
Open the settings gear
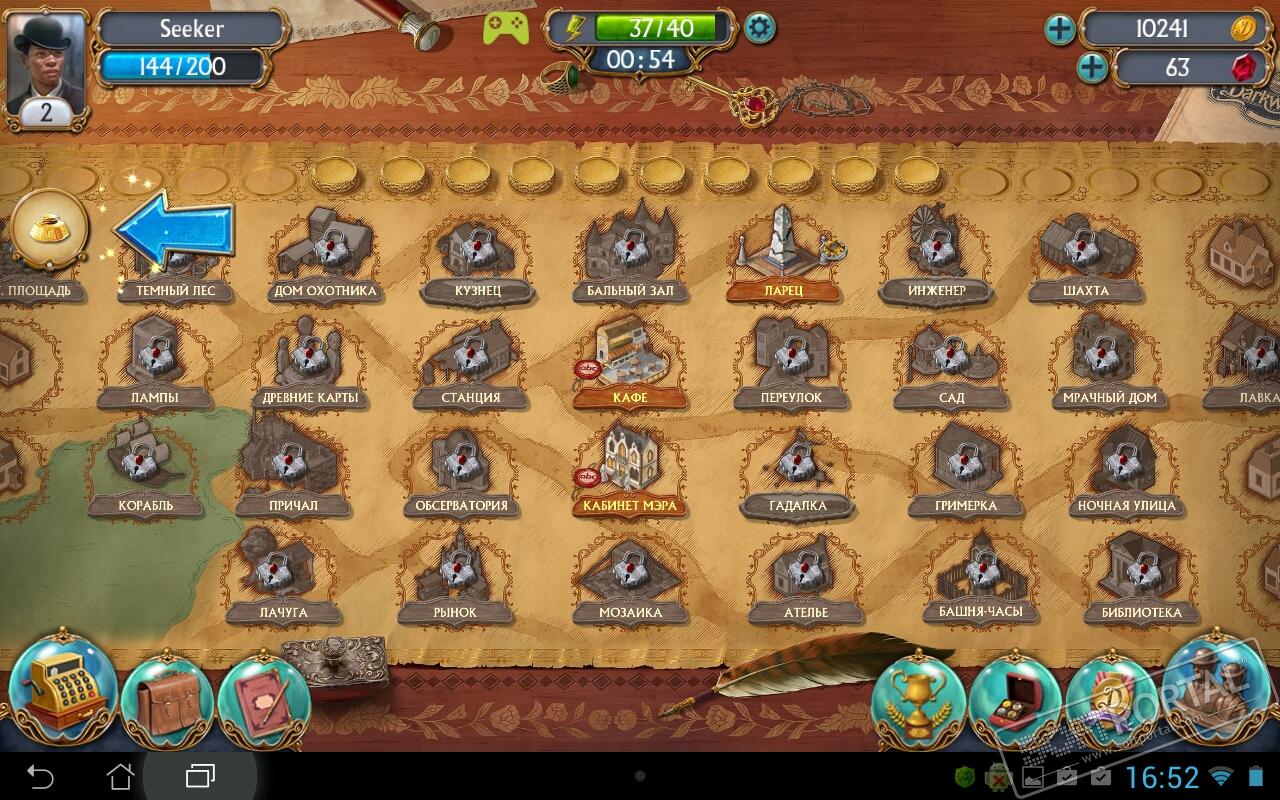pos(761,27)
